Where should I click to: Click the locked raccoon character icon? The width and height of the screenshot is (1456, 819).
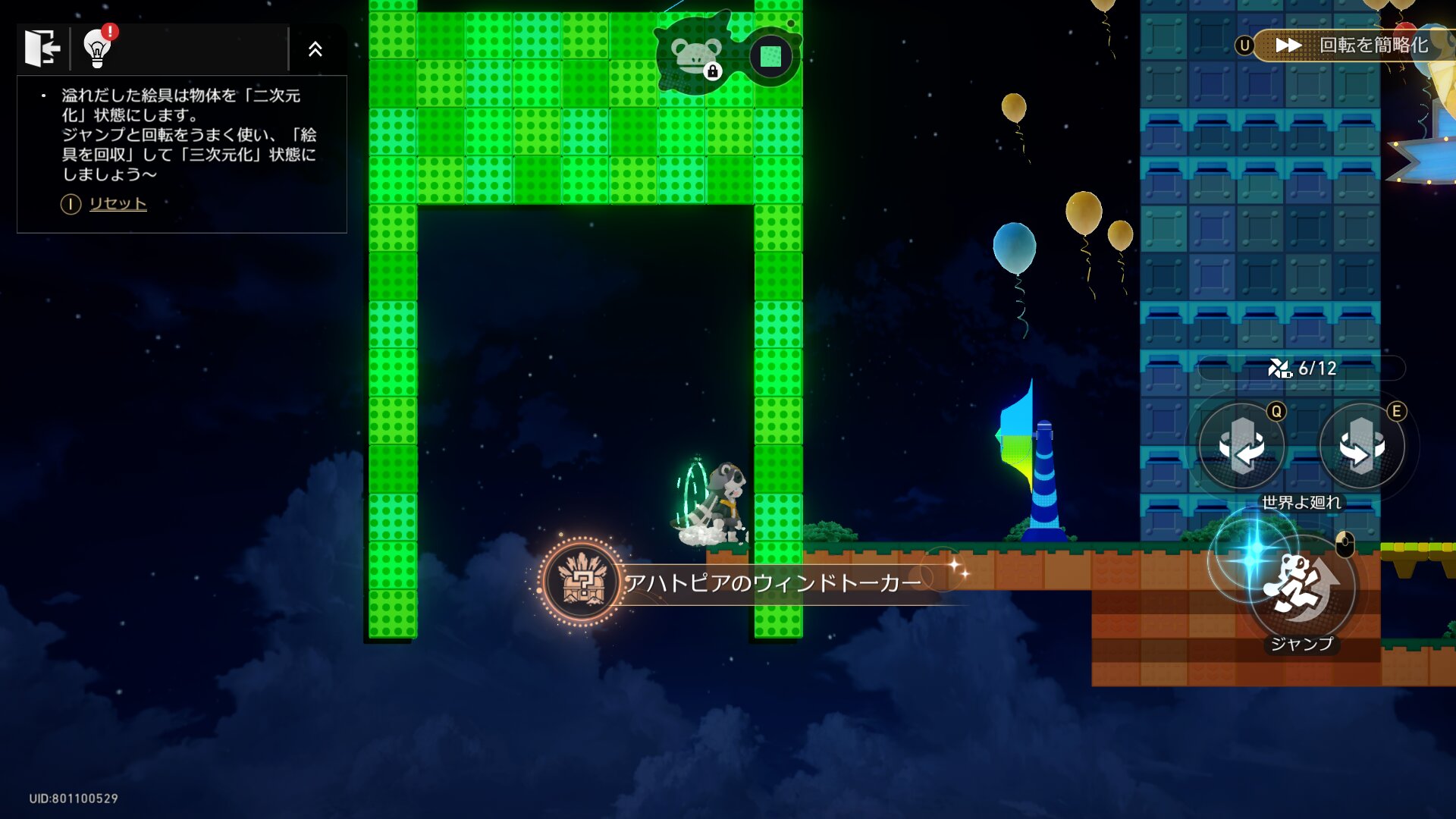(694, 57)
